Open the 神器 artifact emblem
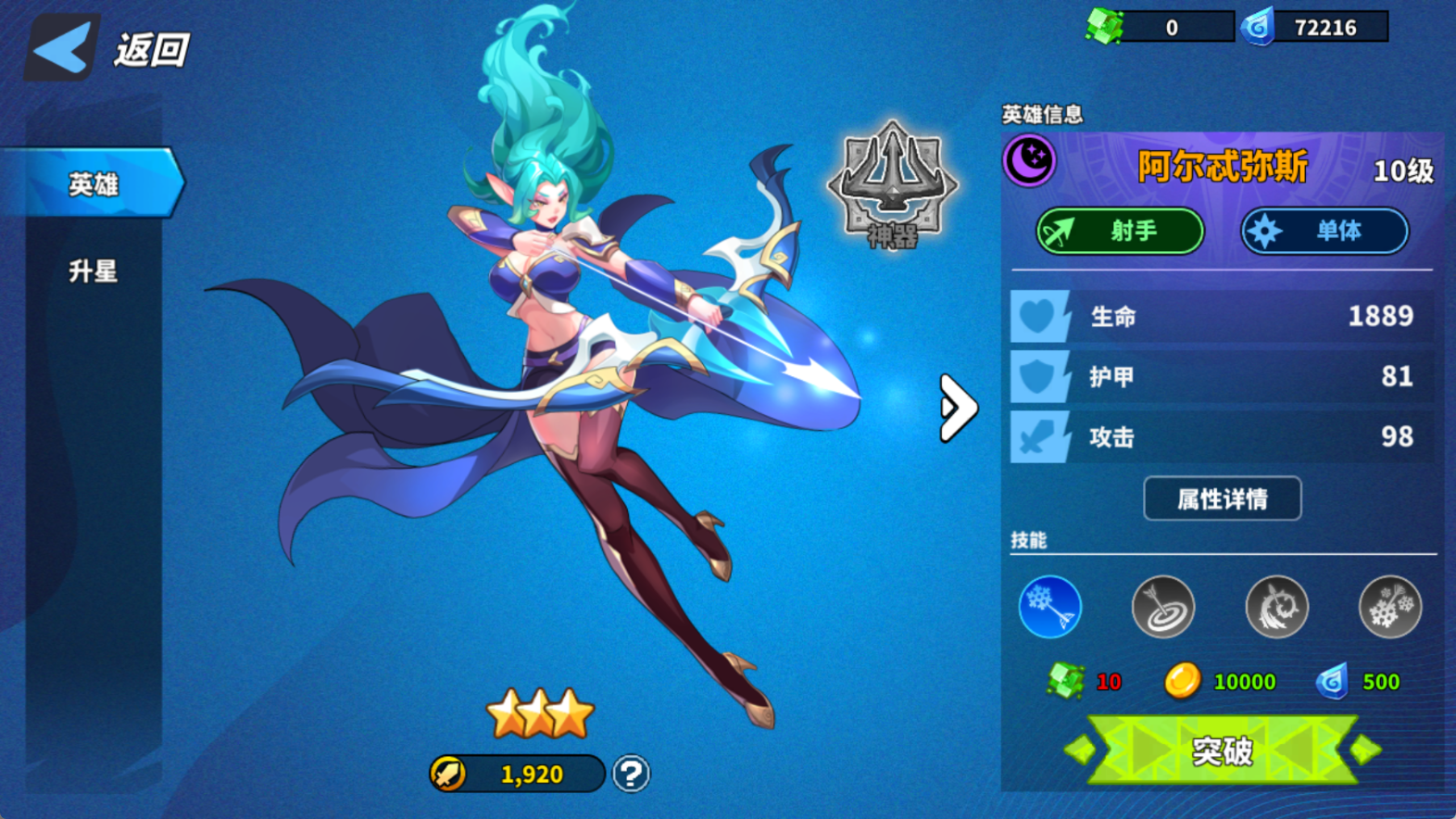 [x=892, y=187]
